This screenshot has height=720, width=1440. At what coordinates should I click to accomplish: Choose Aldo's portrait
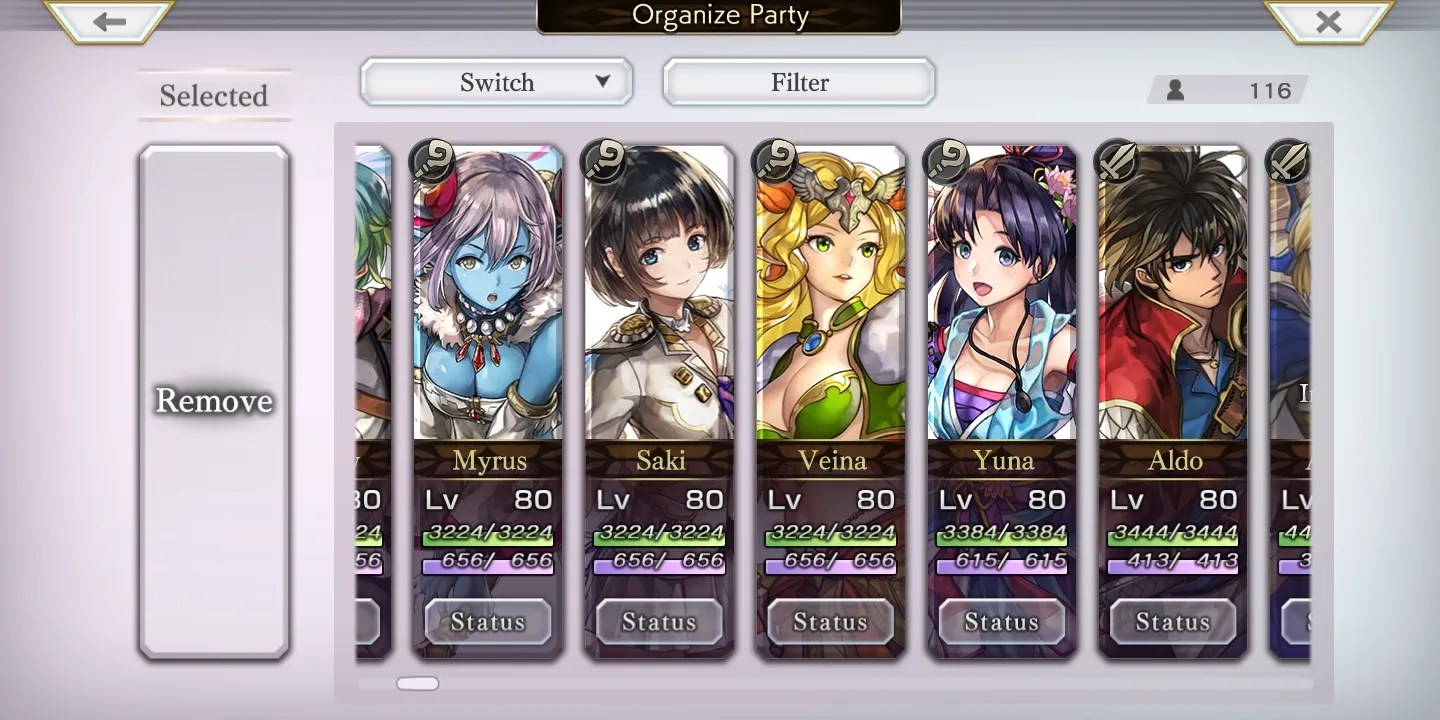point(1173,300)
